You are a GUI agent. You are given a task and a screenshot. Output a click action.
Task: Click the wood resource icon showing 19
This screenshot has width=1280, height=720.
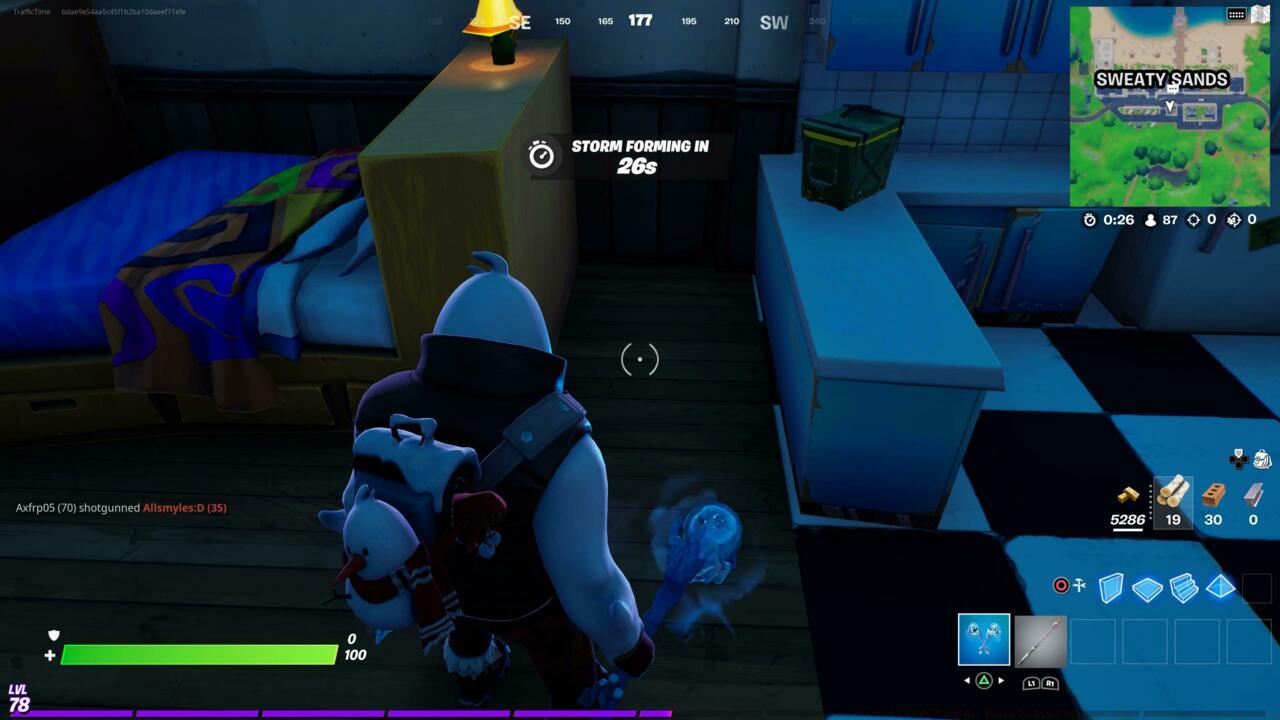point(1172,495)
